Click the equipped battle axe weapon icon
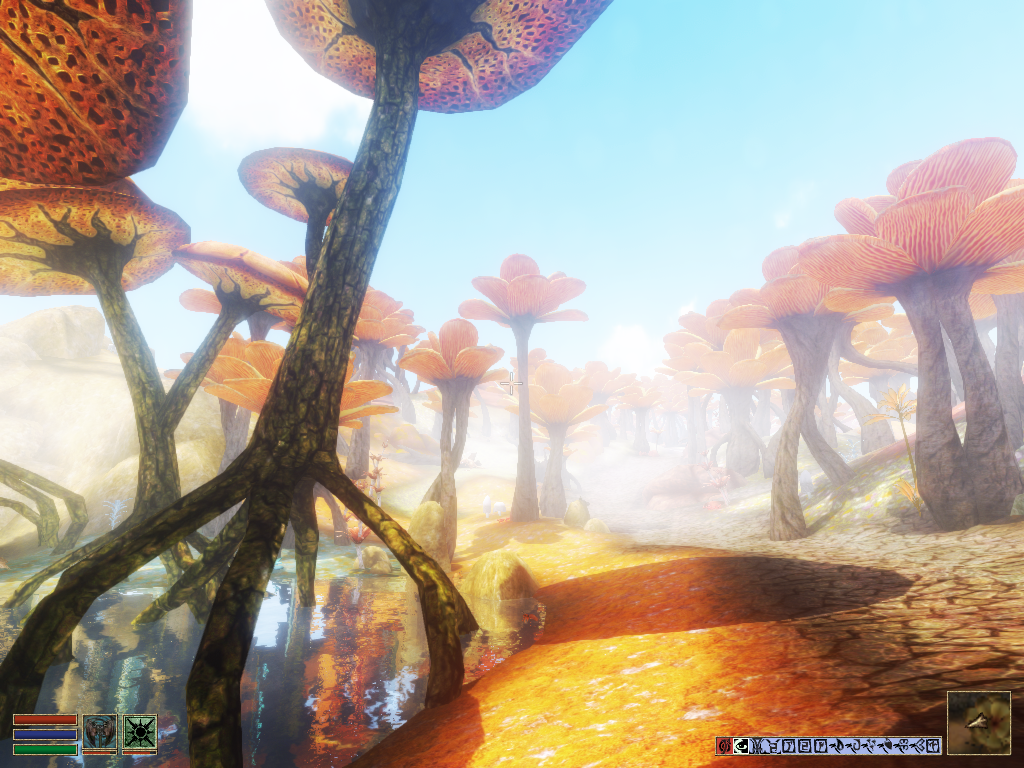This screenshot has height=768, width=1024. coord(100,733)
